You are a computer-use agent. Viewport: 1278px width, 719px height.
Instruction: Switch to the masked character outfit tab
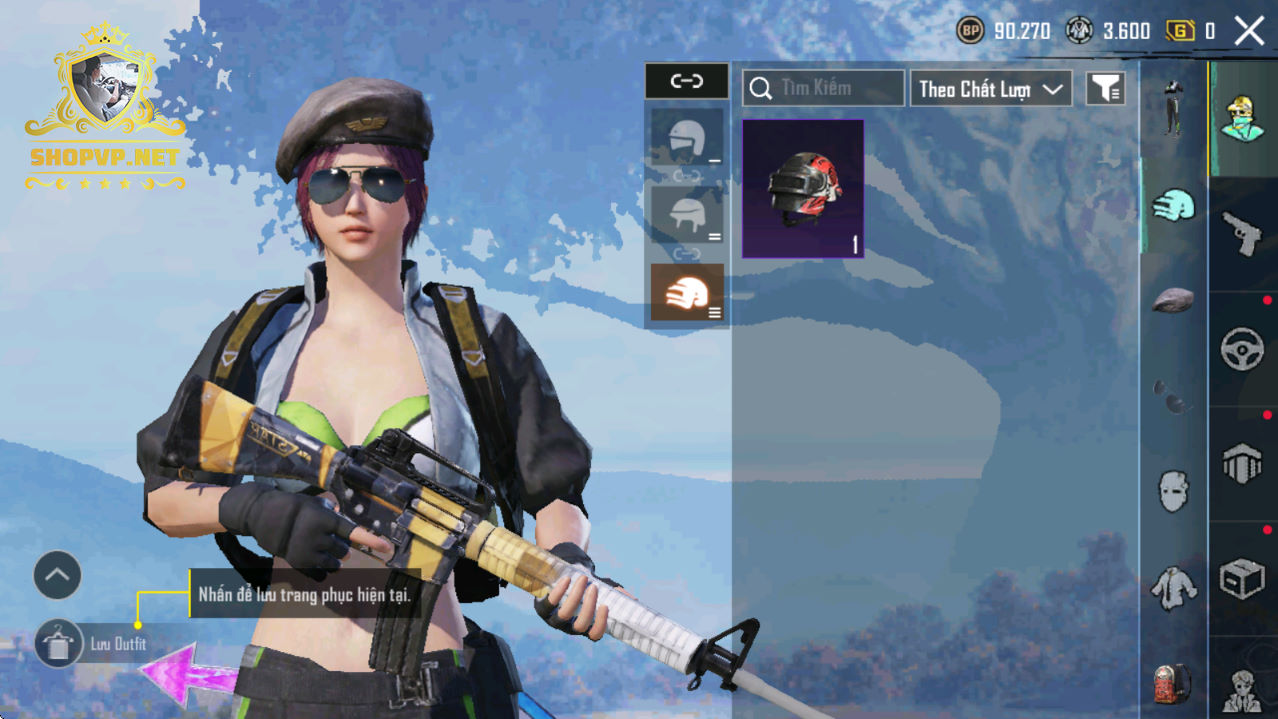[1242, 119]
